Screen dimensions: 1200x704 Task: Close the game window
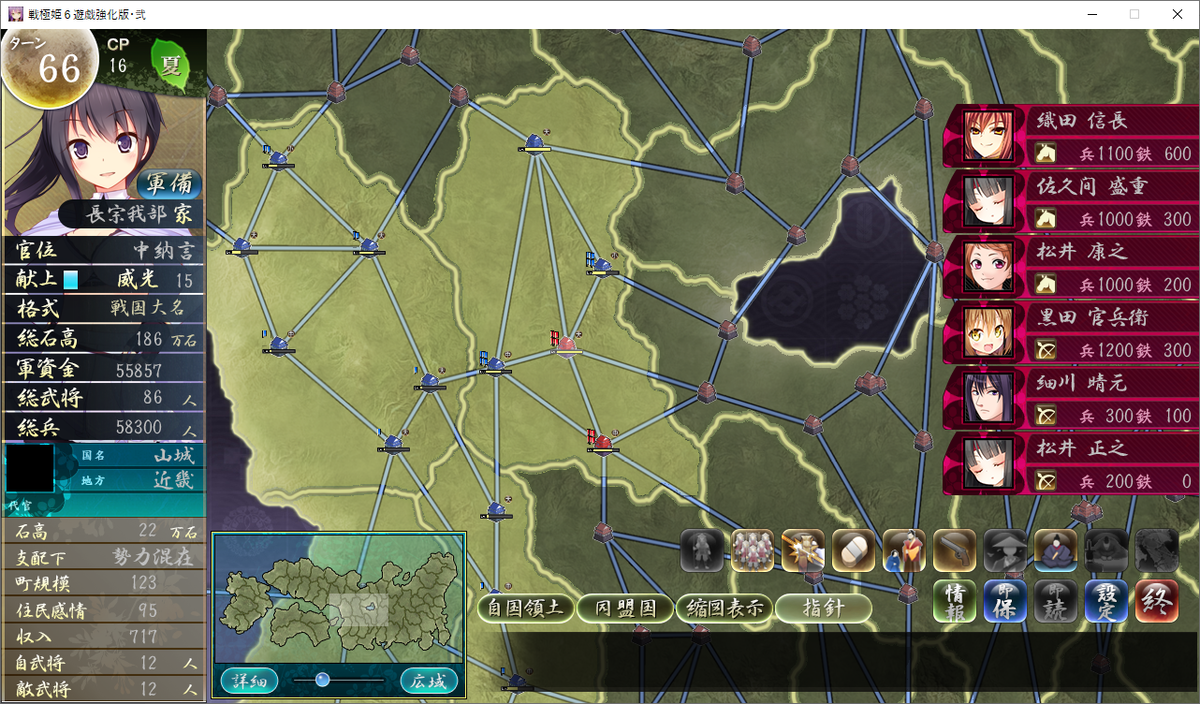(1176, 14)
